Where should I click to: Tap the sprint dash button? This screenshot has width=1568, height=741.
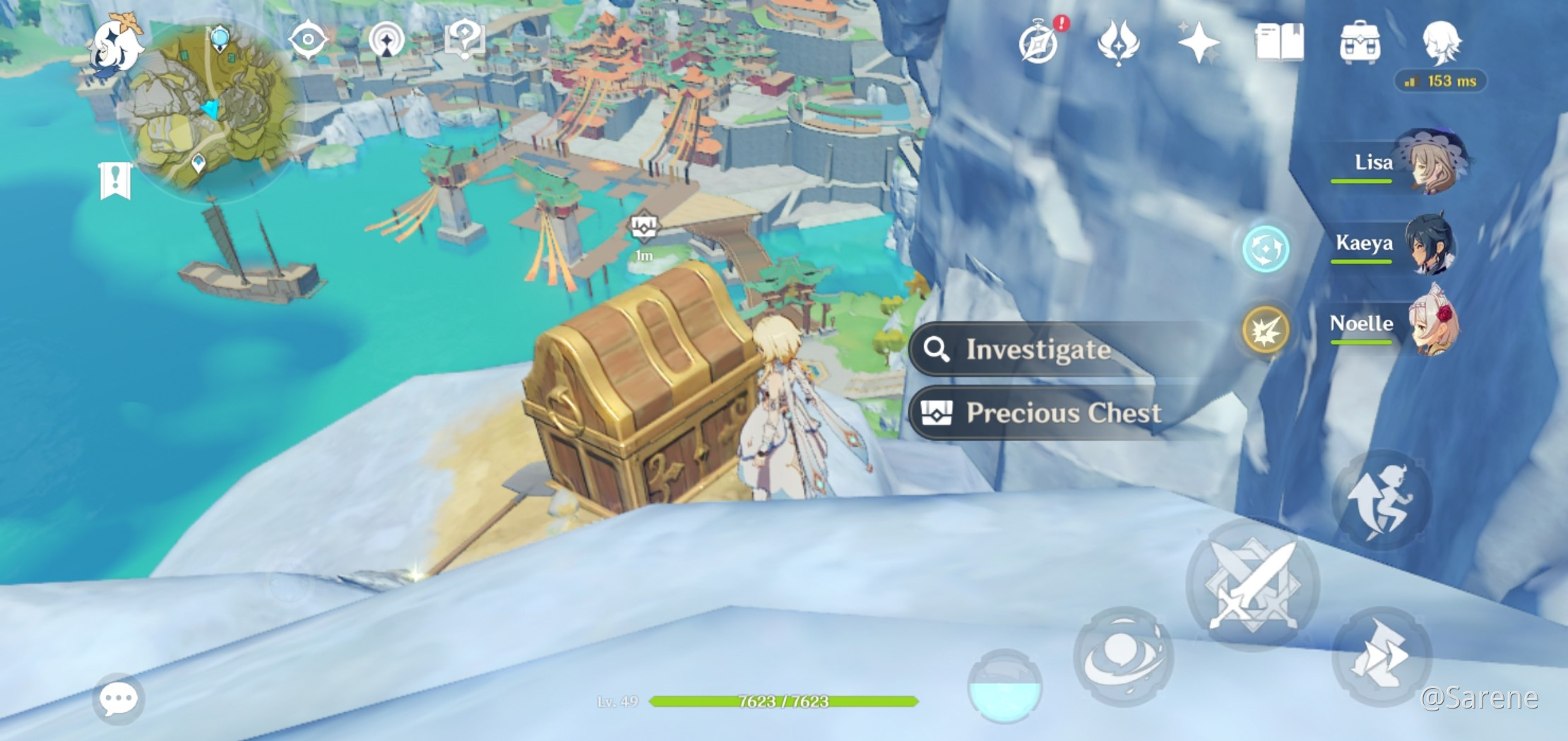tap(1381, 656)
